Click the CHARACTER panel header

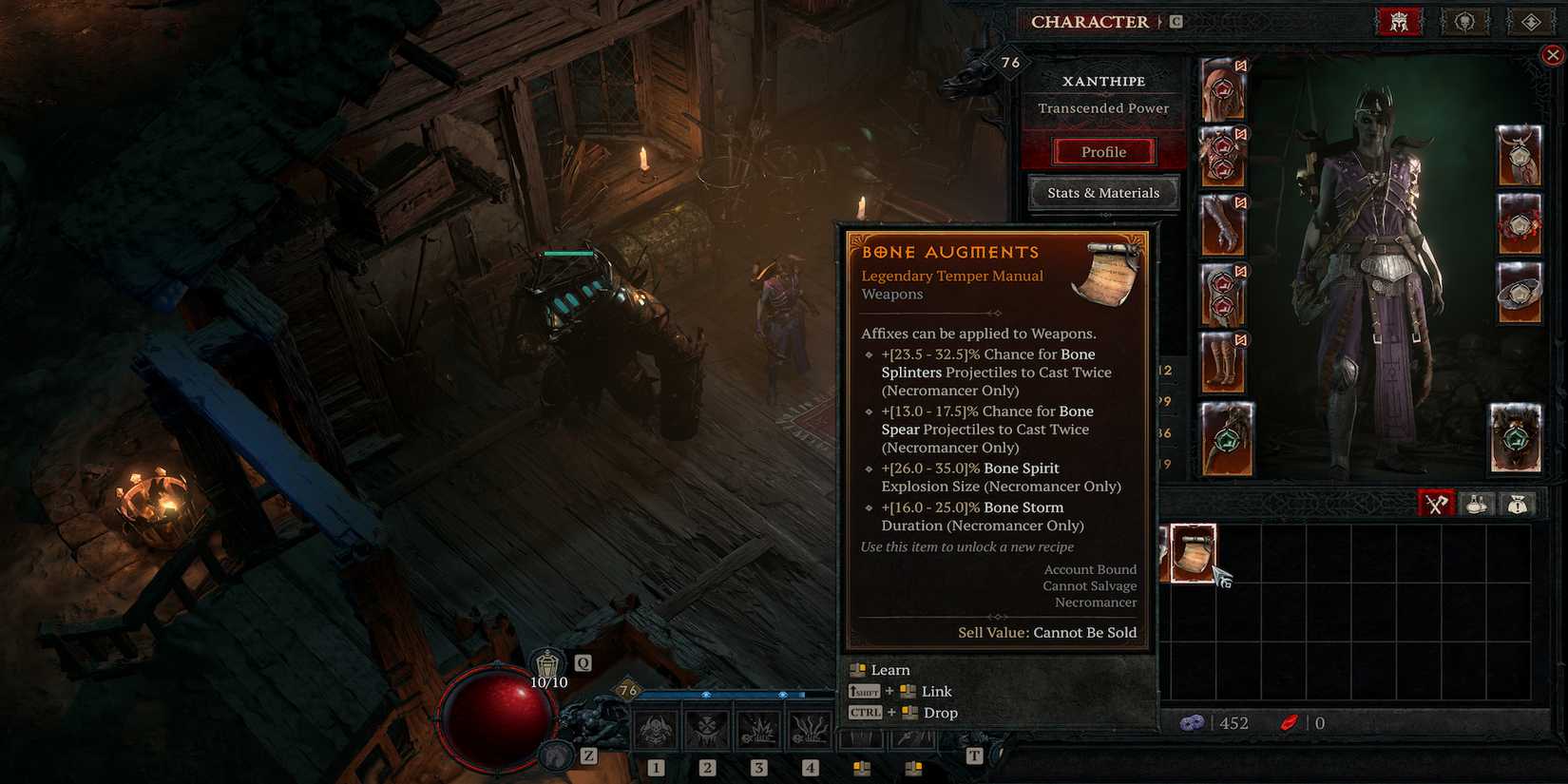[x=1089, y=21]
